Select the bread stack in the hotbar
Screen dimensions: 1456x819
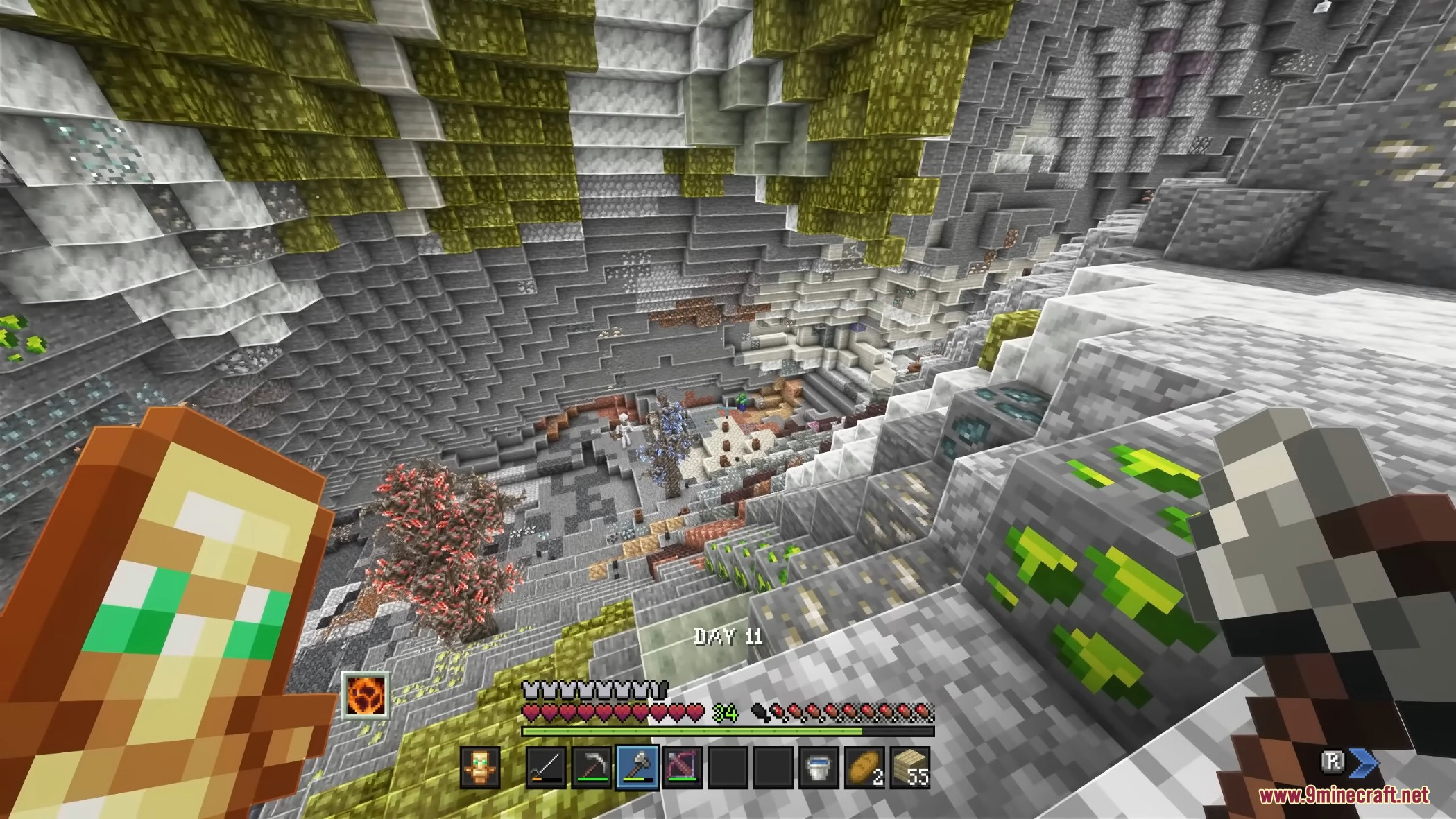point(864,768)
